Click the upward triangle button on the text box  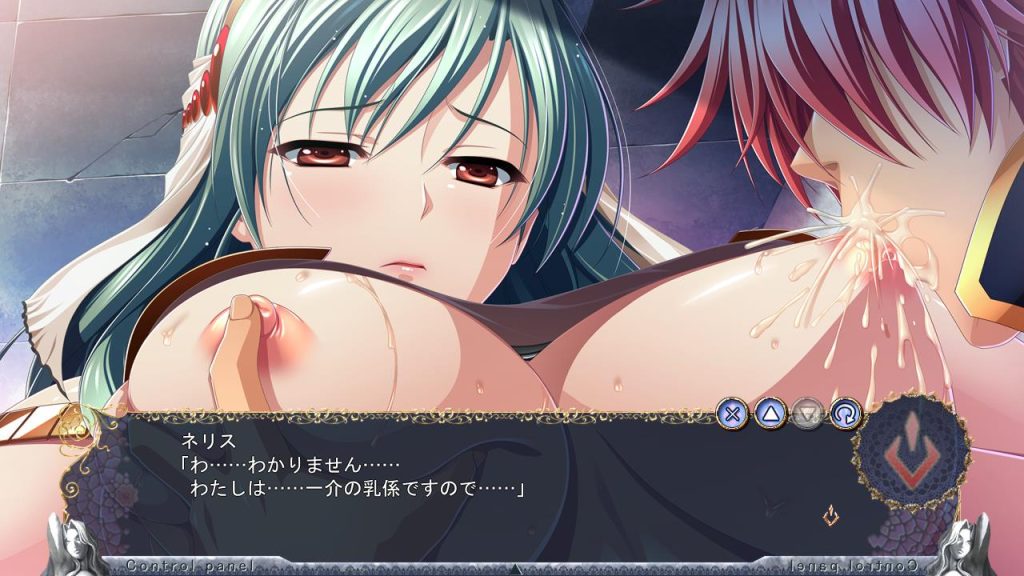pos(769,413)
